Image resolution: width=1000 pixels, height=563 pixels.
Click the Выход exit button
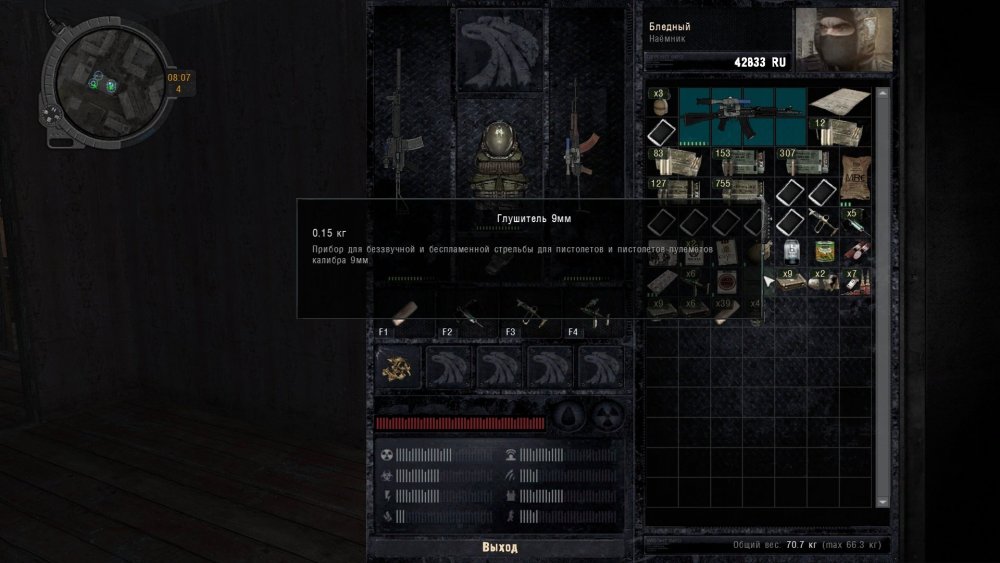pos(499,548)
